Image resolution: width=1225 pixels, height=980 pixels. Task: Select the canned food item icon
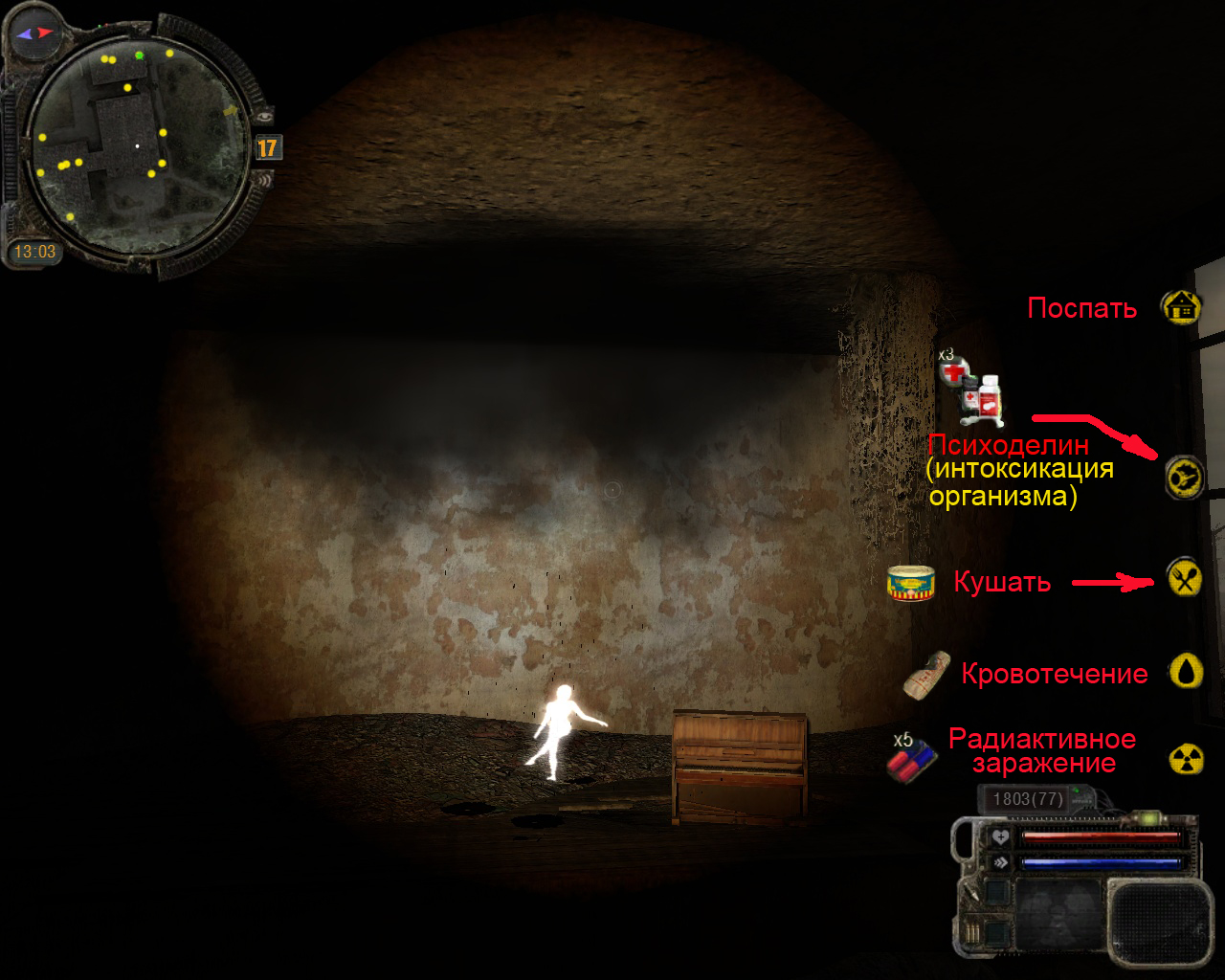point(910,583)
